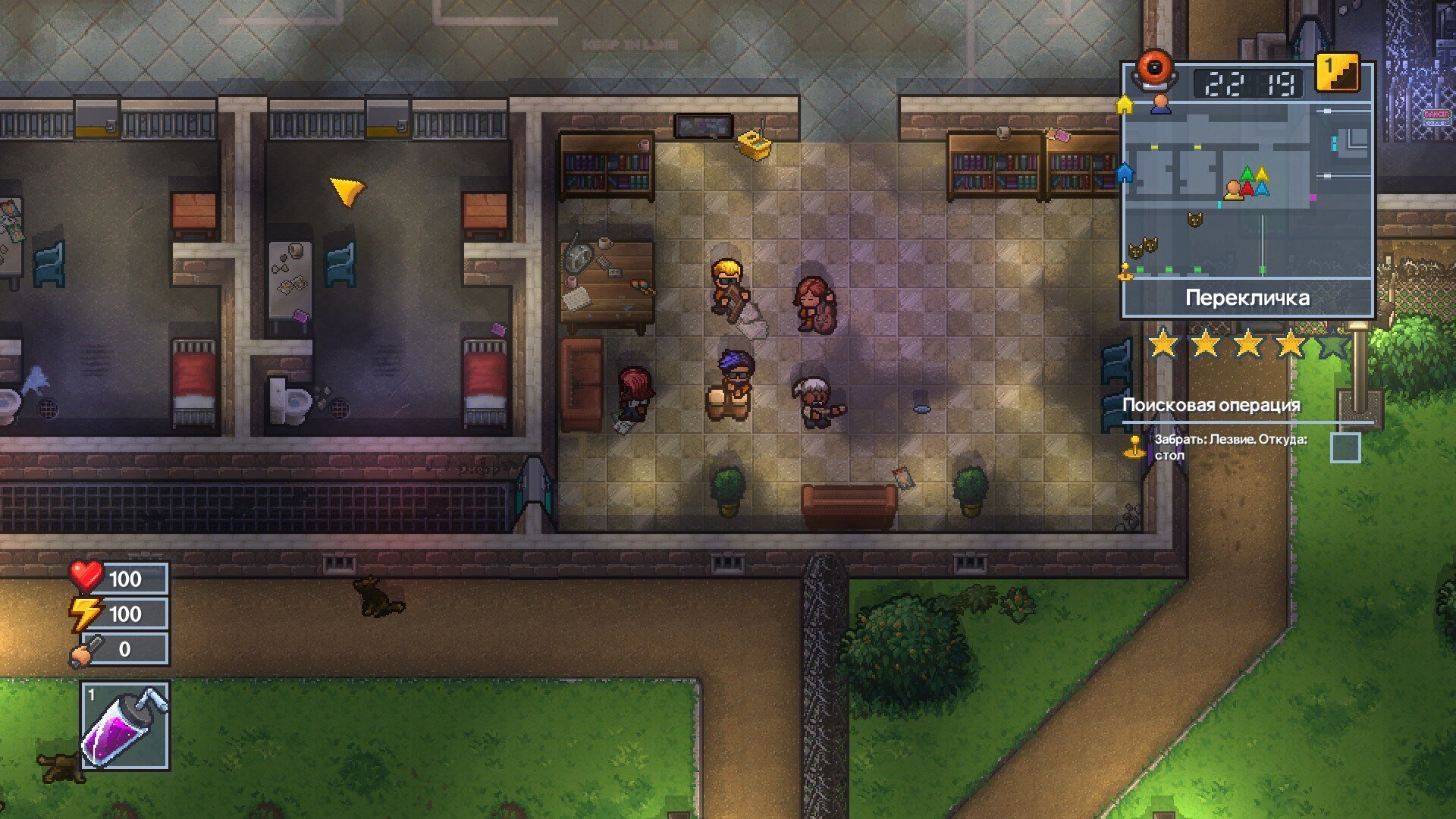
Task: Click the "Поисковая операция" quest heading
Action: click(1211, 406)
